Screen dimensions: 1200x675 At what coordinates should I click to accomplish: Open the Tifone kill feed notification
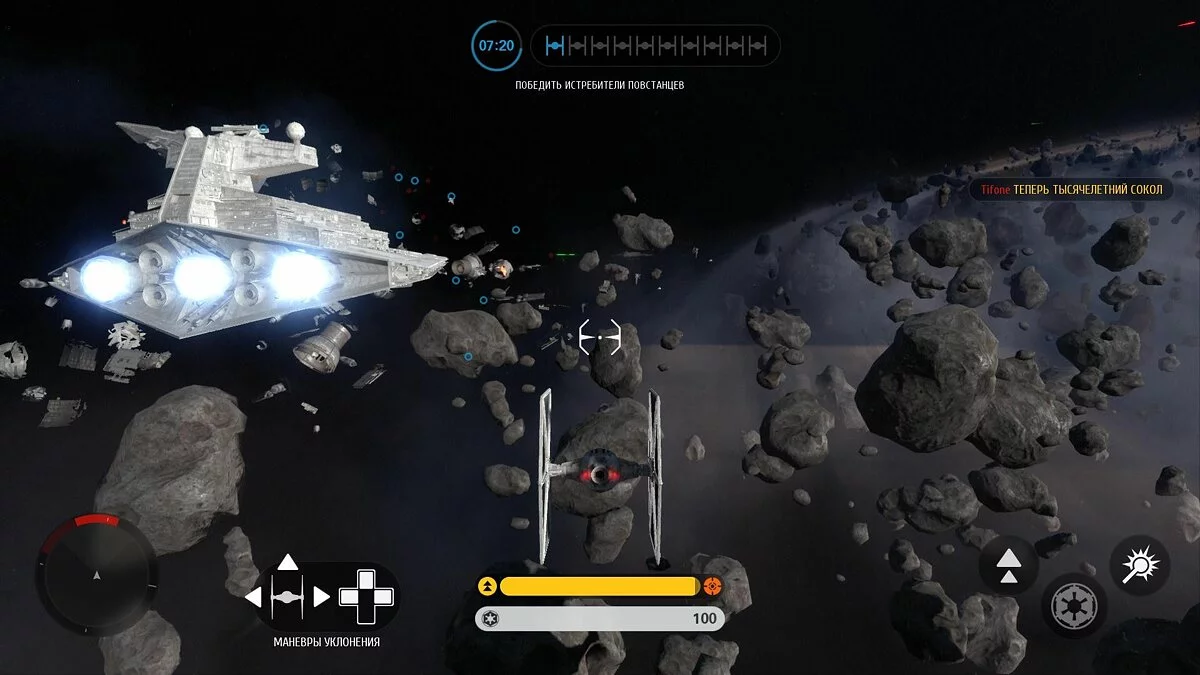coord(1069,190)
